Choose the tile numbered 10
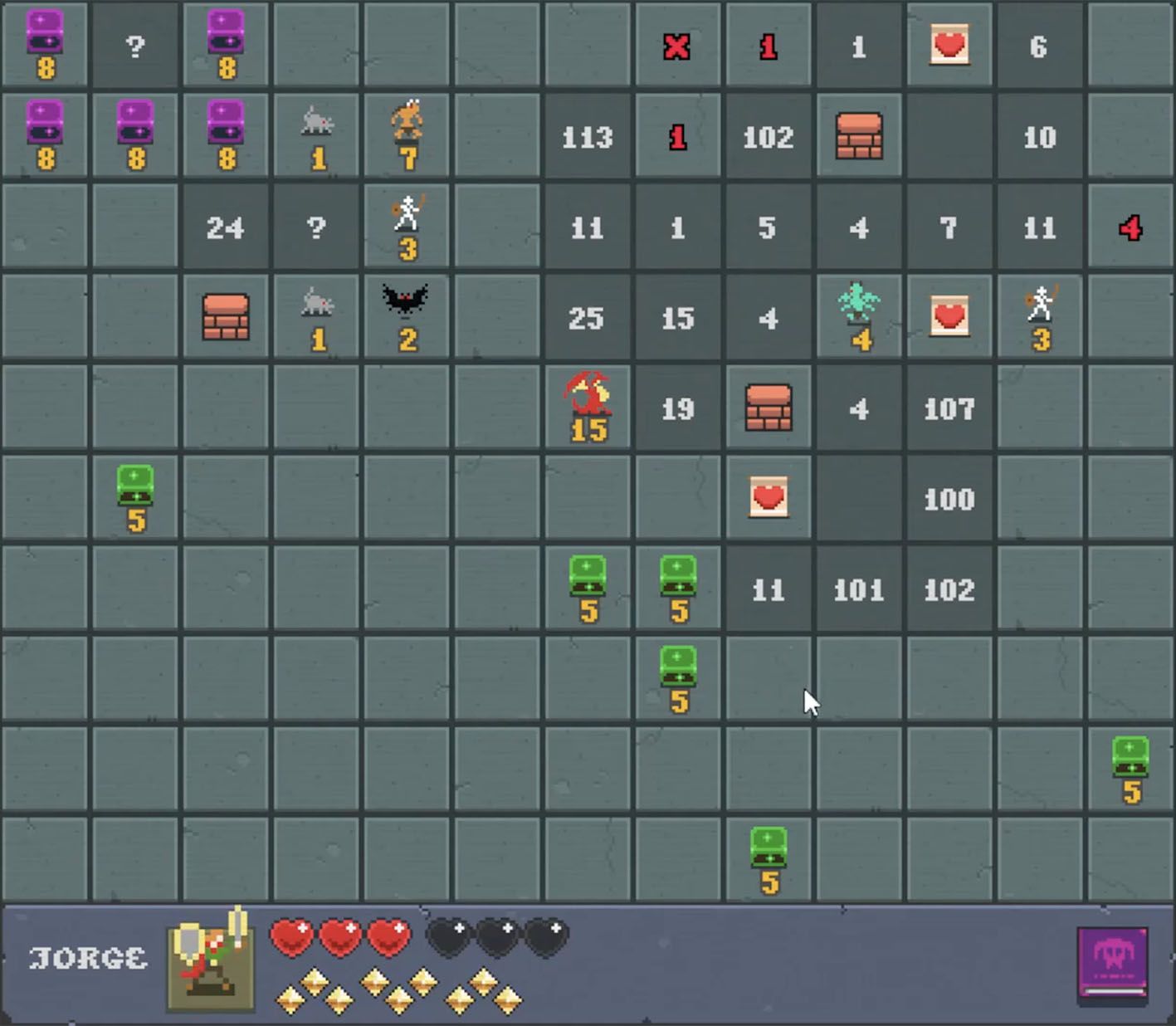The width and height of the screenshot is (1176, 1026). 1039,137
